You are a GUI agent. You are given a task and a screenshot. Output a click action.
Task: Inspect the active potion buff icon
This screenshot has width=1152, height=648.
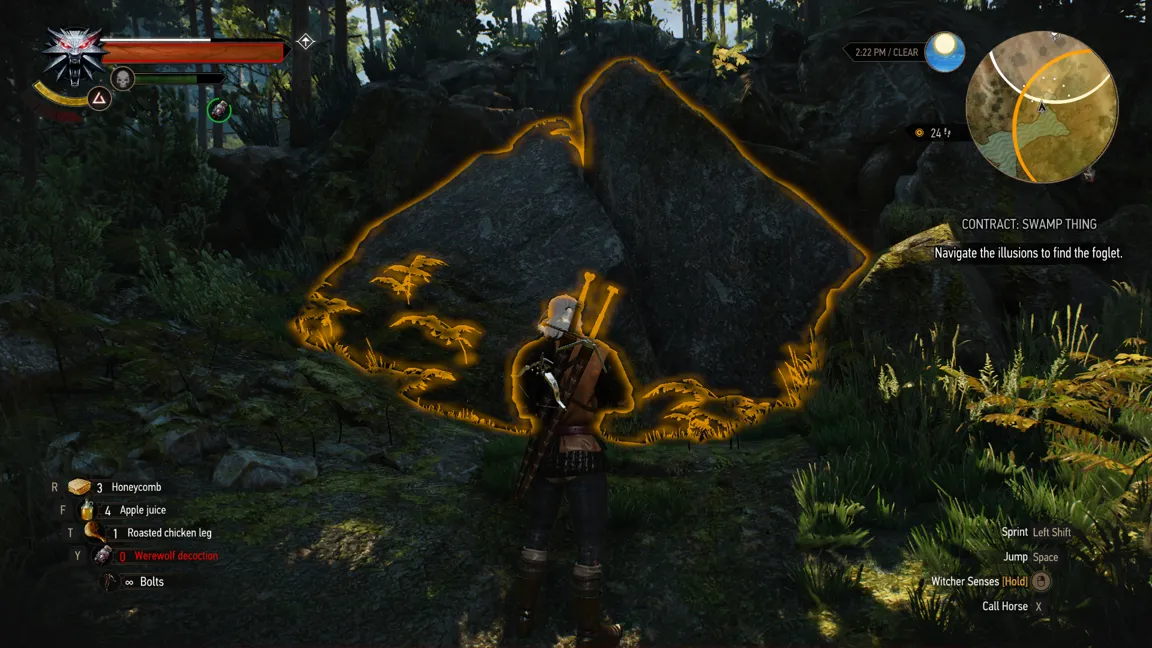[219, 110]
